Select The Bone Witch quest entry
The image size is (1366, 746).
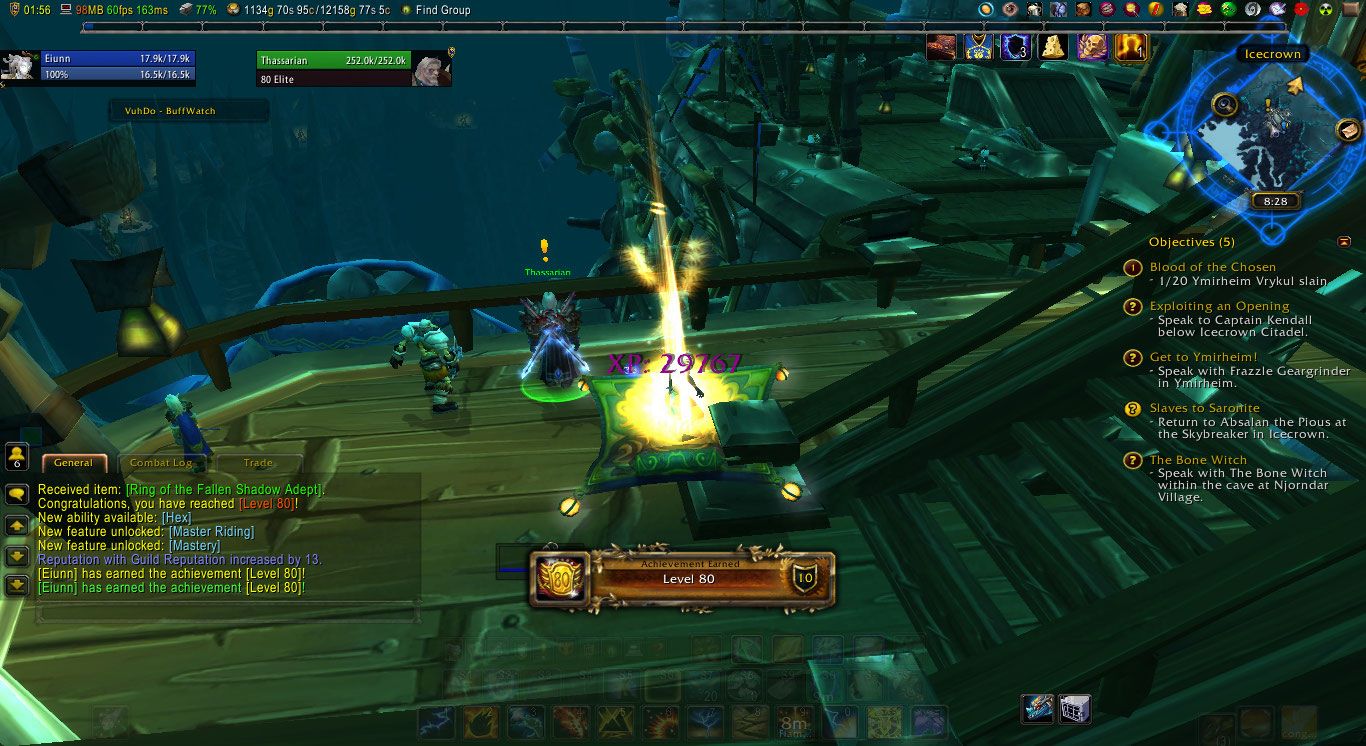1198,460
